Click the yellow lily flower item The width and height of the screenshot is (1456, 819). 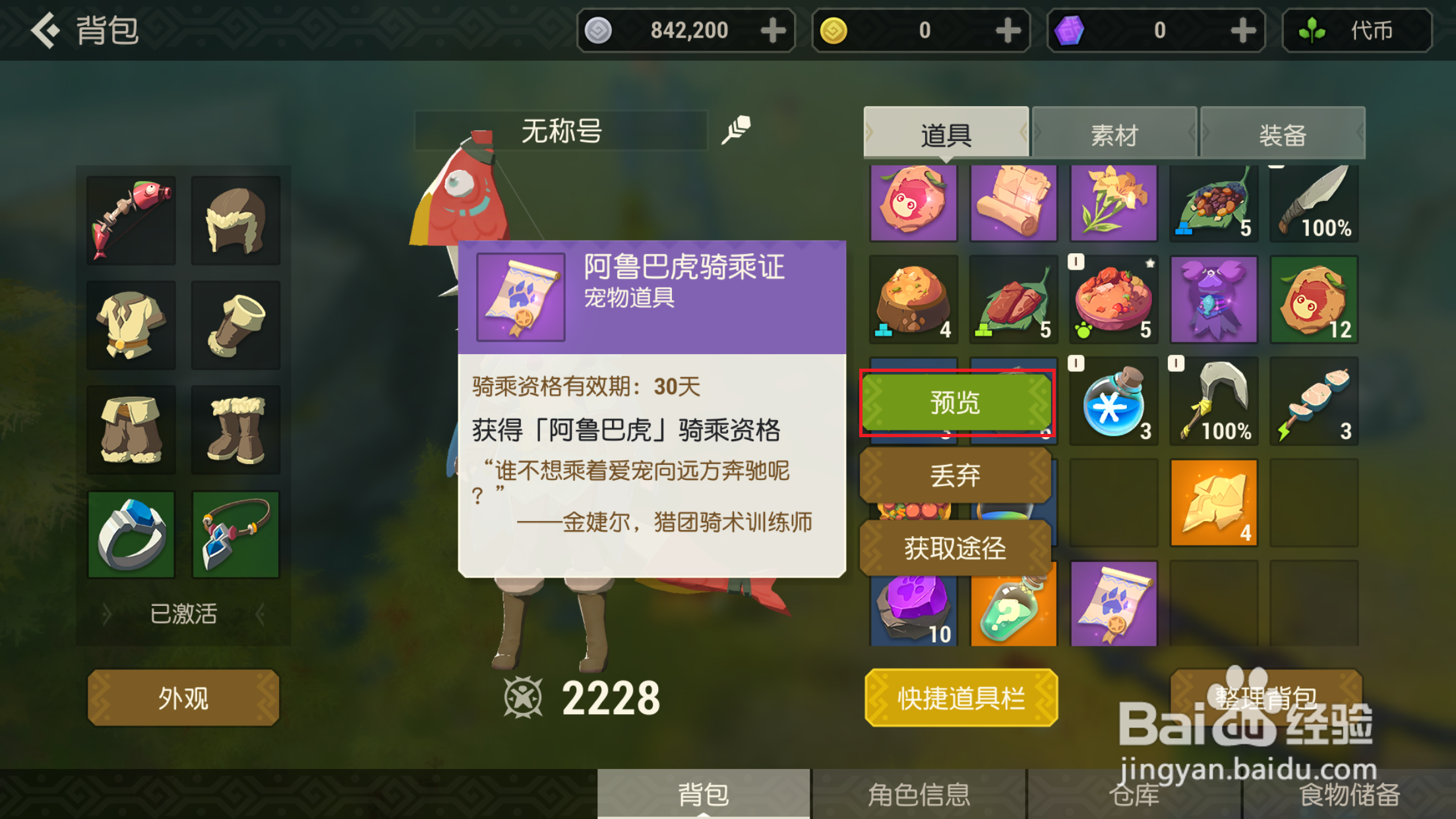point(1114,202)
